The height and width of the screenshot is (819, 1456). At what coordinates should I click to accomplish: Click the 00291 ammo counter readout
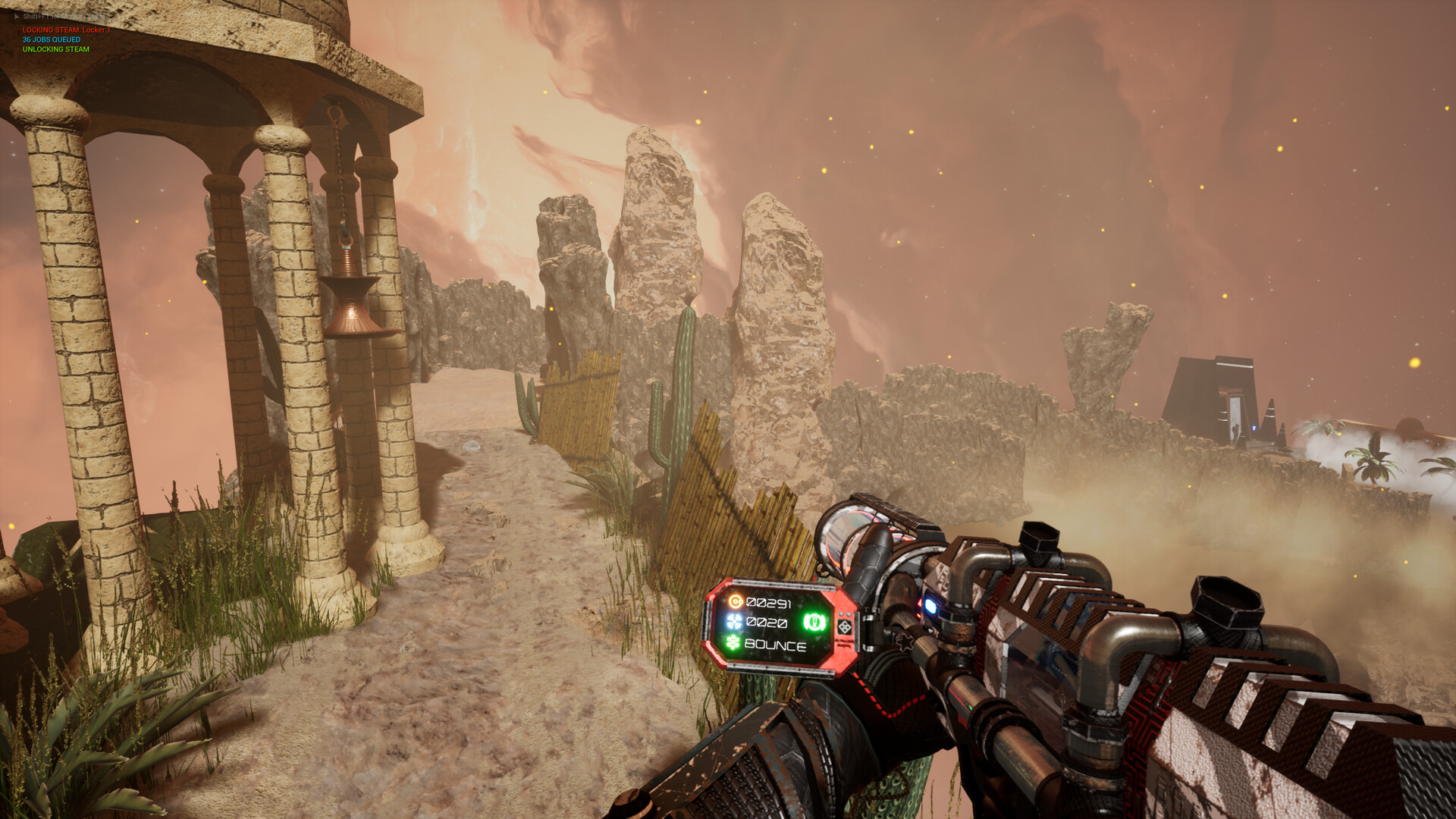click(770, 602)
